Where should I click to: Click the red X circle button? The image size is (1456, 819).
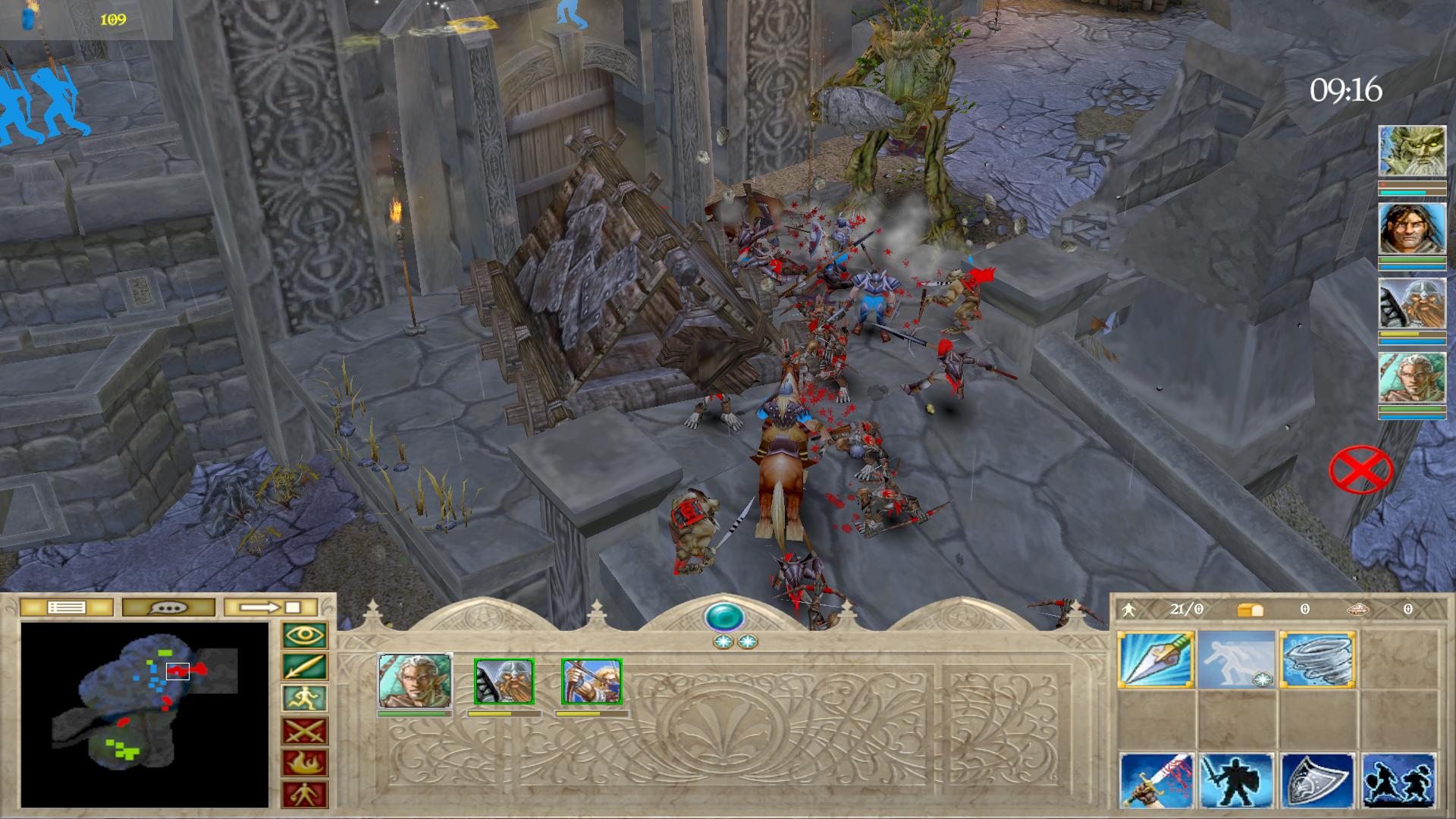[1361, 471]
